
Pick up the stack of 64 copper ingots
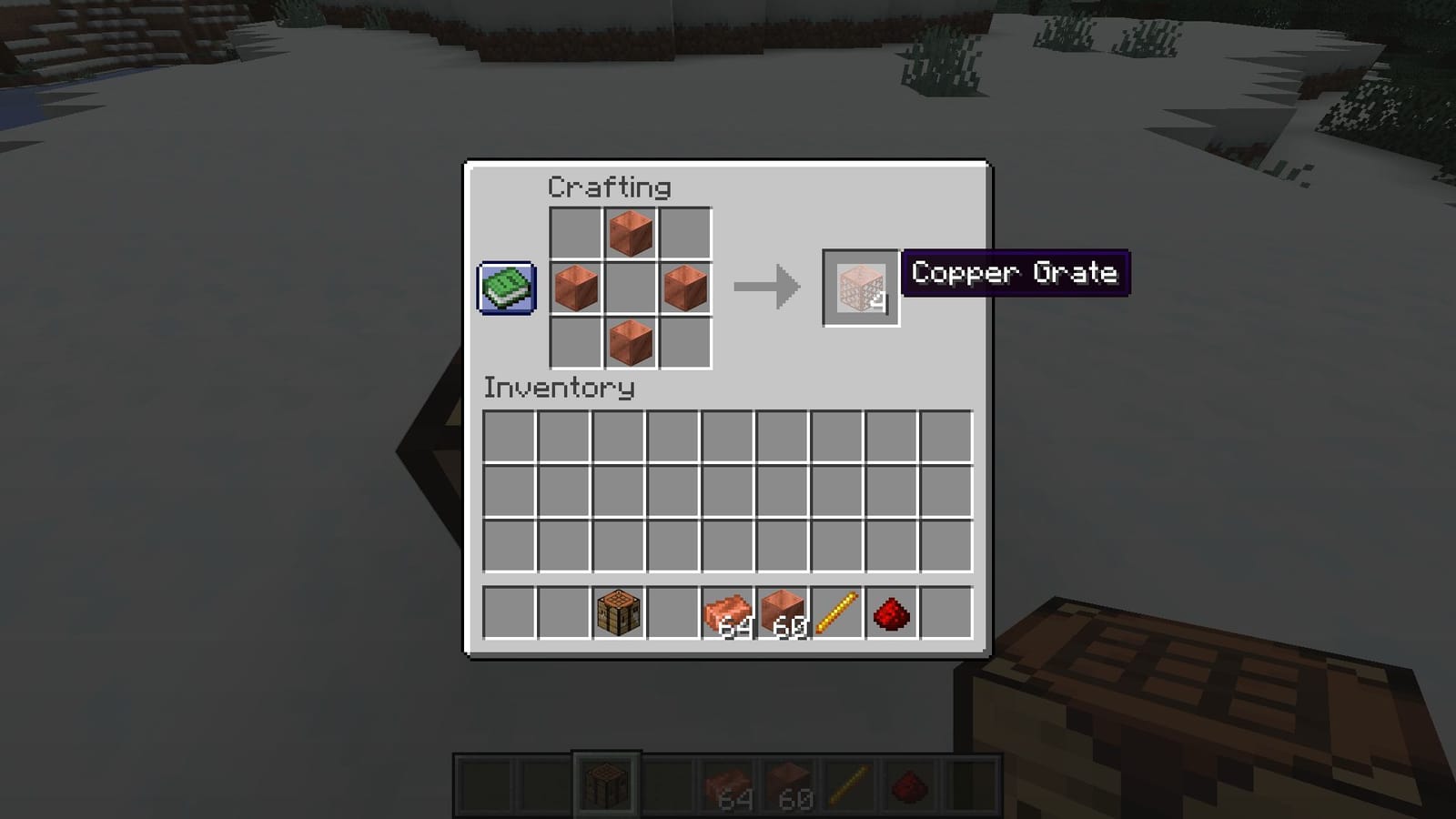727,612
